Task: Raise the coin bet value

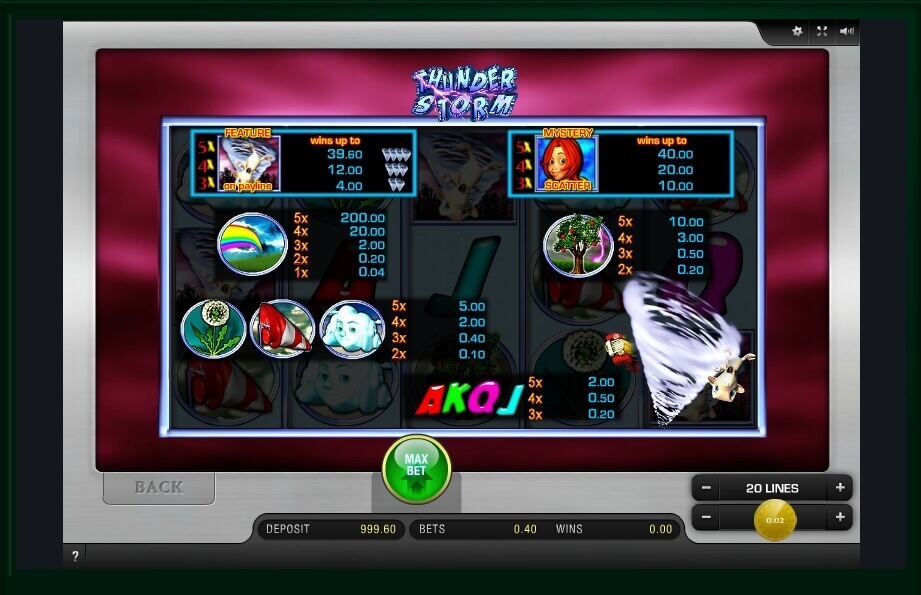Action: click(840, 518)
